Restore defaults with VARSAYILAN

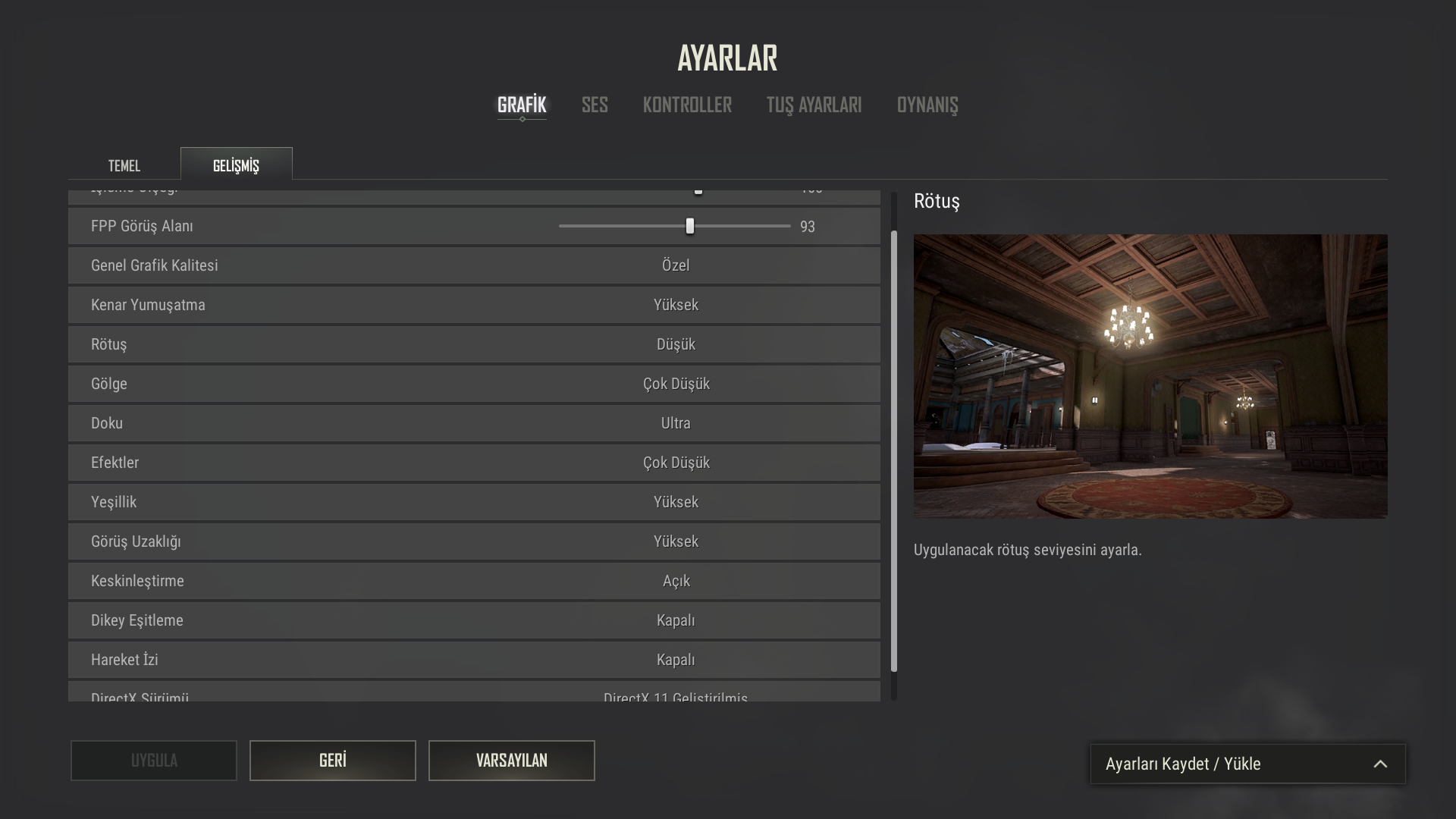(511, 761)
